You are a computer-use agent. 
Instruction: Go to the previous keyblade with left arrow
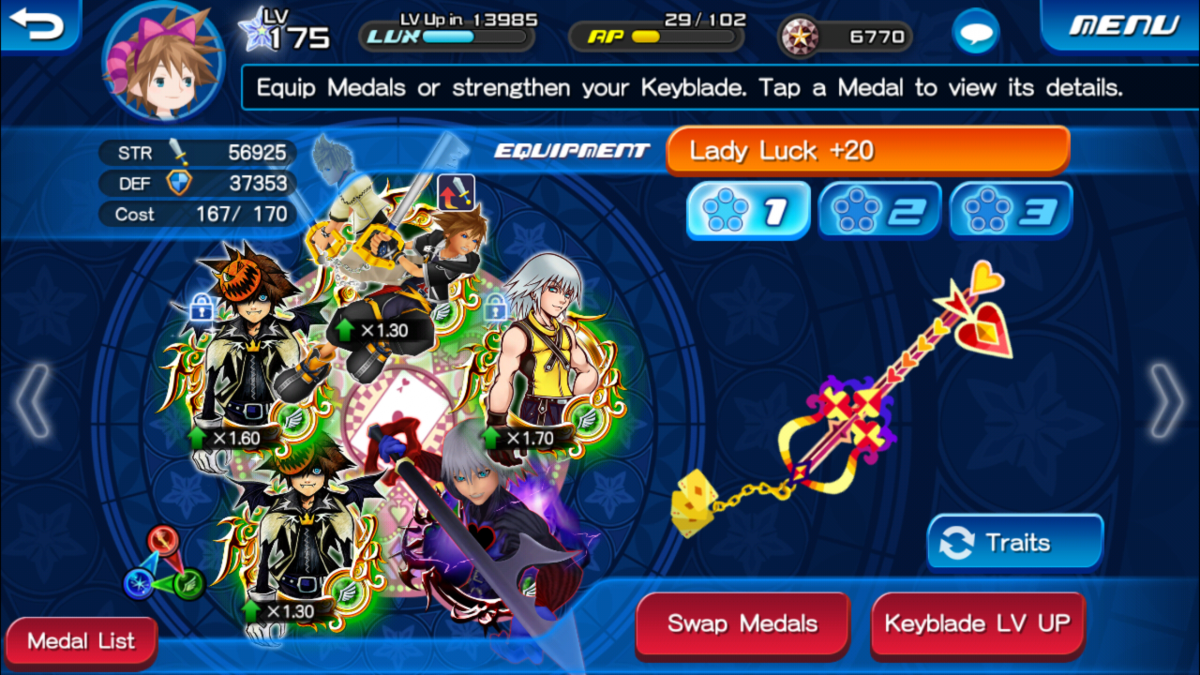pyautogui.click(x=32, y=401)
